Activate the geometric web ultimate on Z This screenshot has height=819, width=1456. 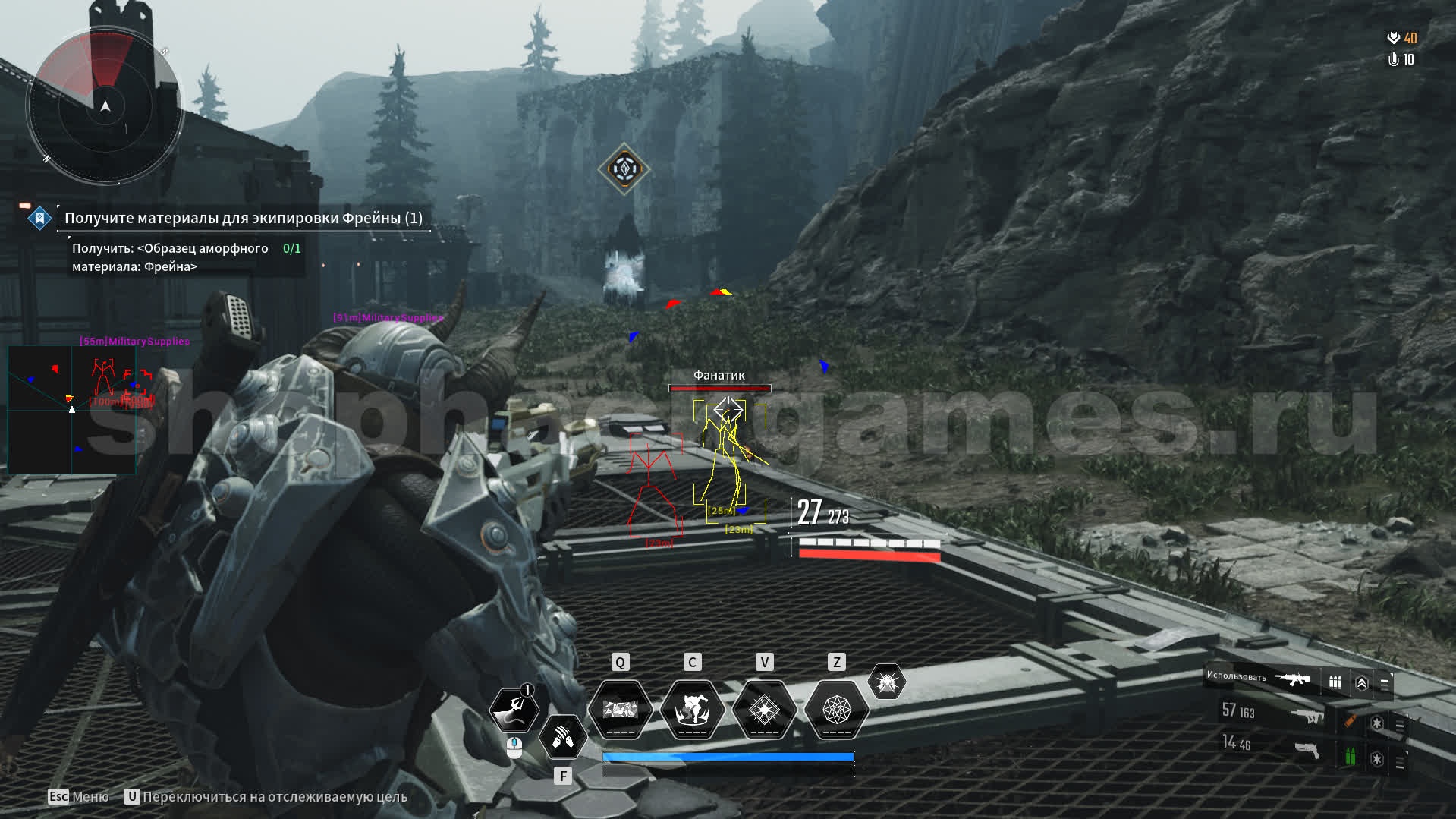click(x=836, y=710)
